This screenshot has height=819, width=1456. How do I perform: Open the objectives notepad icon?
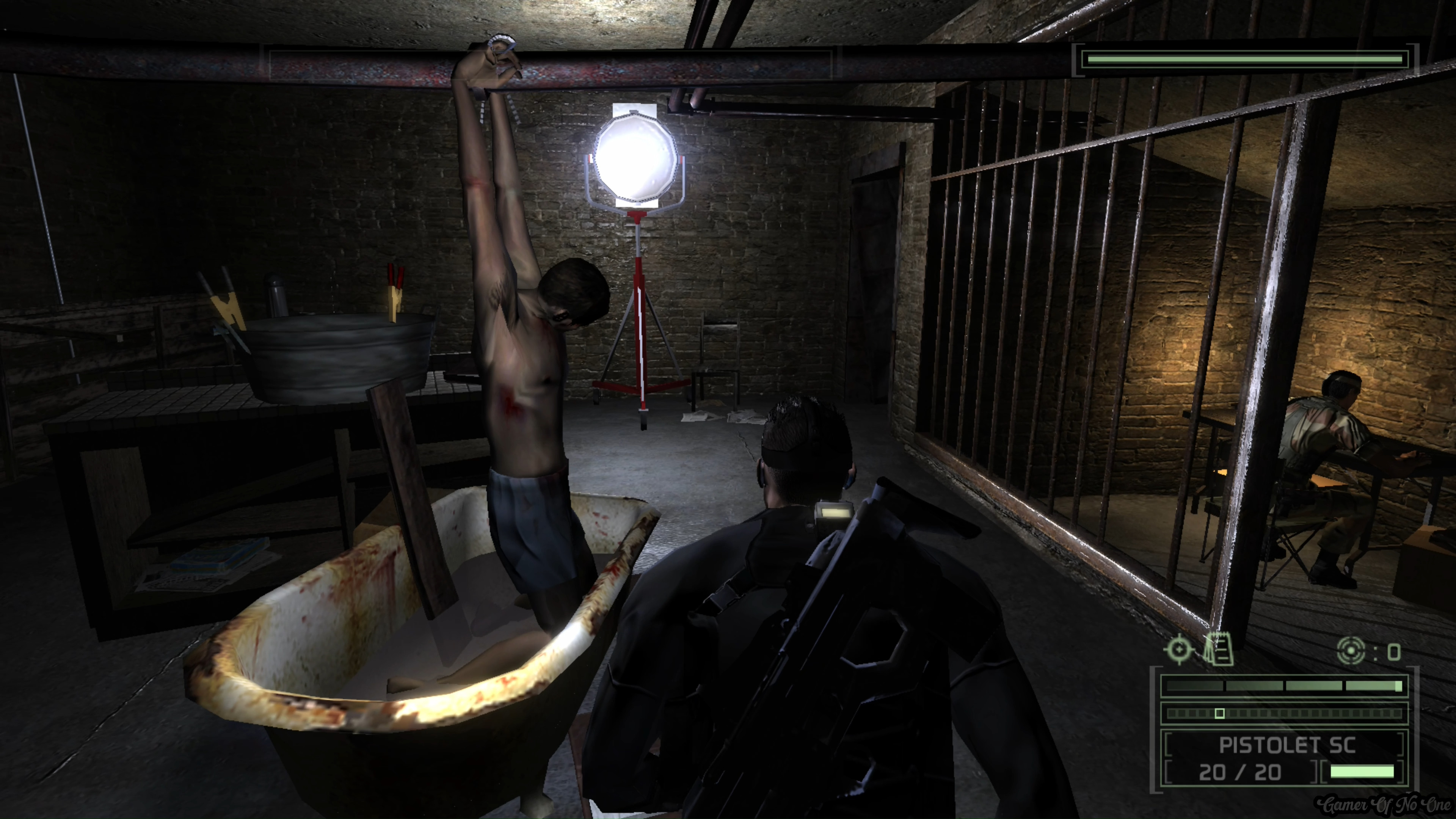1219,650
